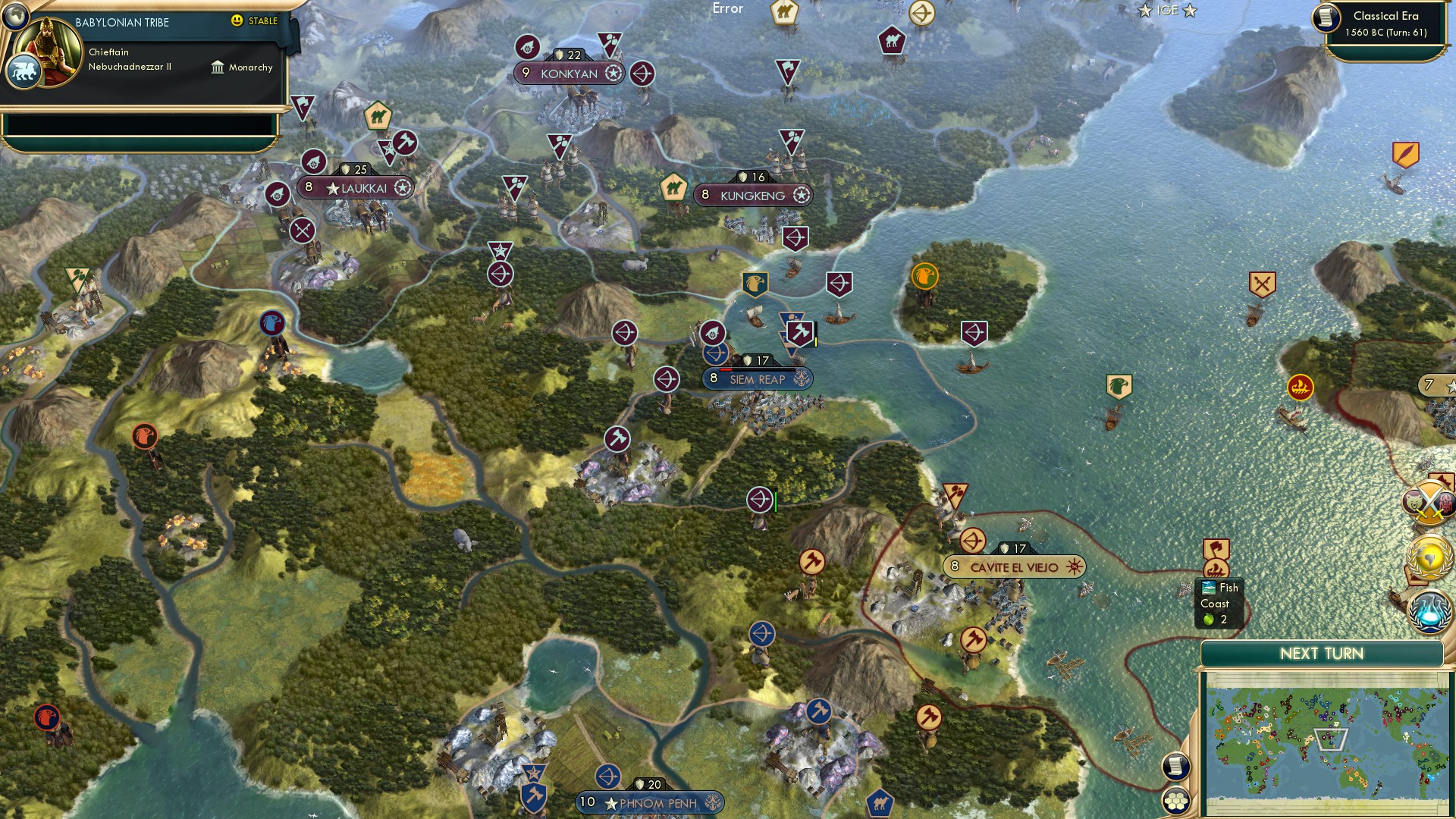The height and width of the screenshot is (819, 1456).
Task: Open the notification scroll icon beside the minimap
Action: [1175, 767]
